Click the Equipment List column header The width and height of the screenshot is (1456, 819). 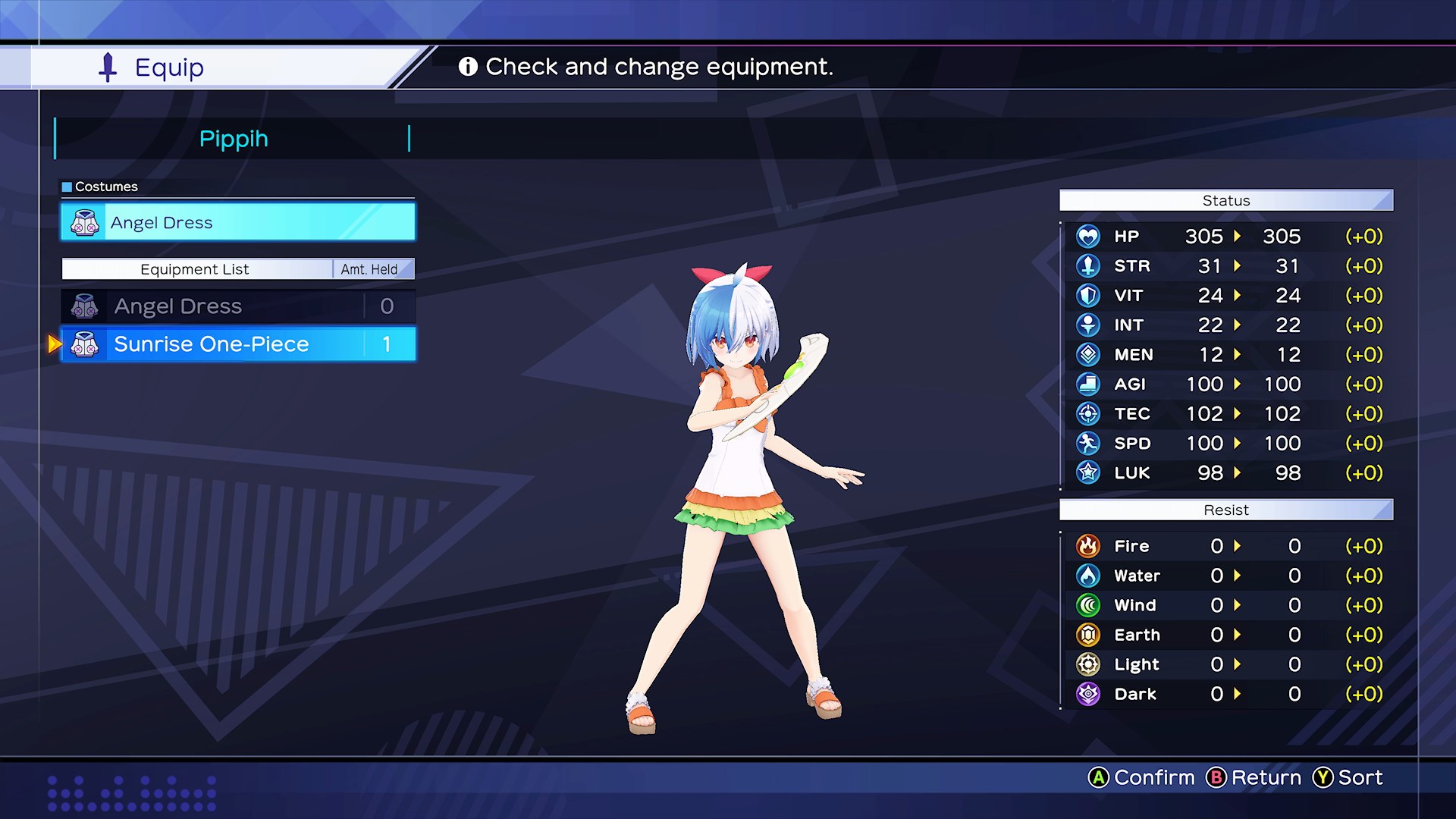195,269
